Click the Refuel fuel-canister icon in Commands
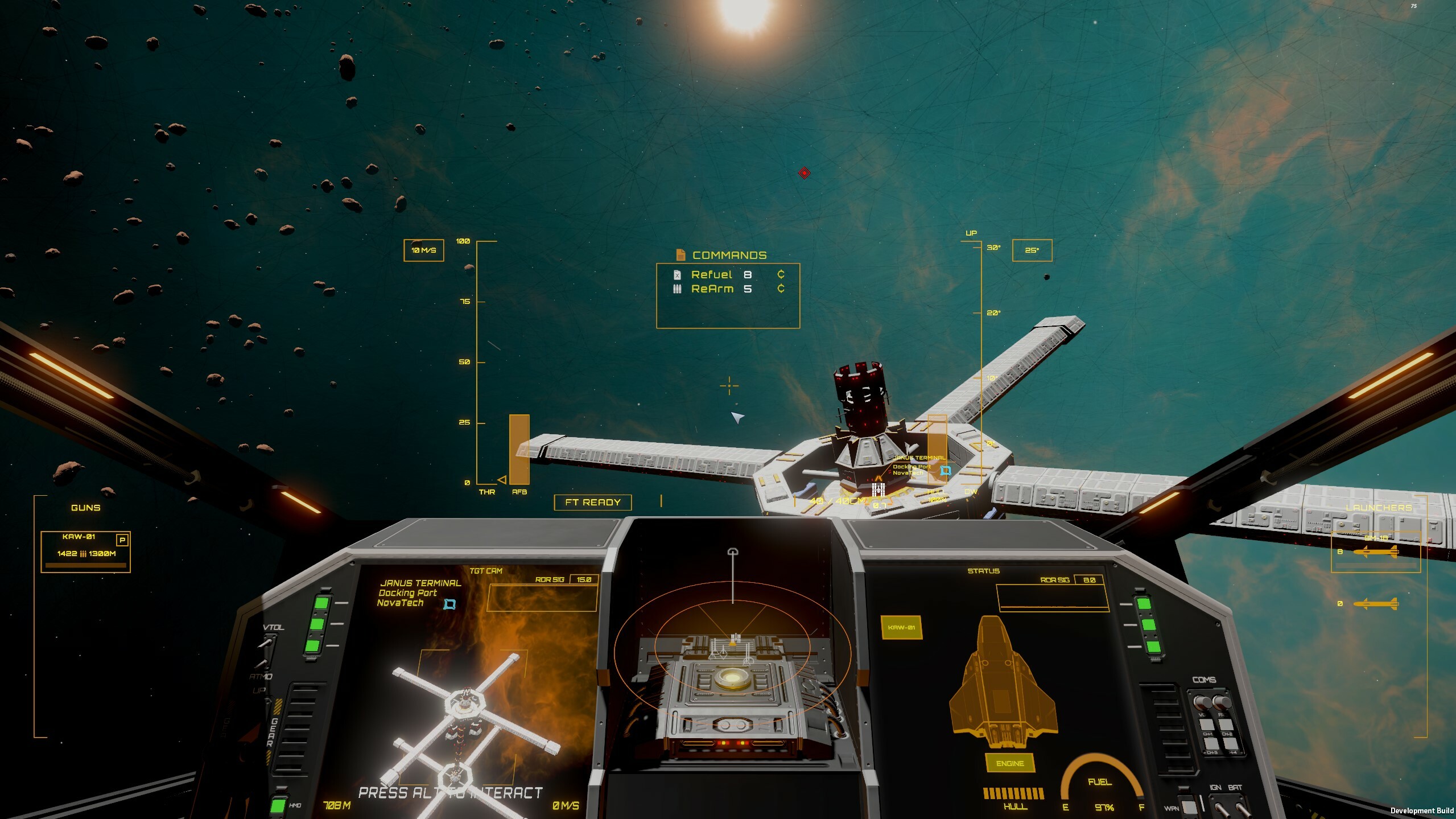The width and height of the screenshot is (1456, 819). (677, 274)
